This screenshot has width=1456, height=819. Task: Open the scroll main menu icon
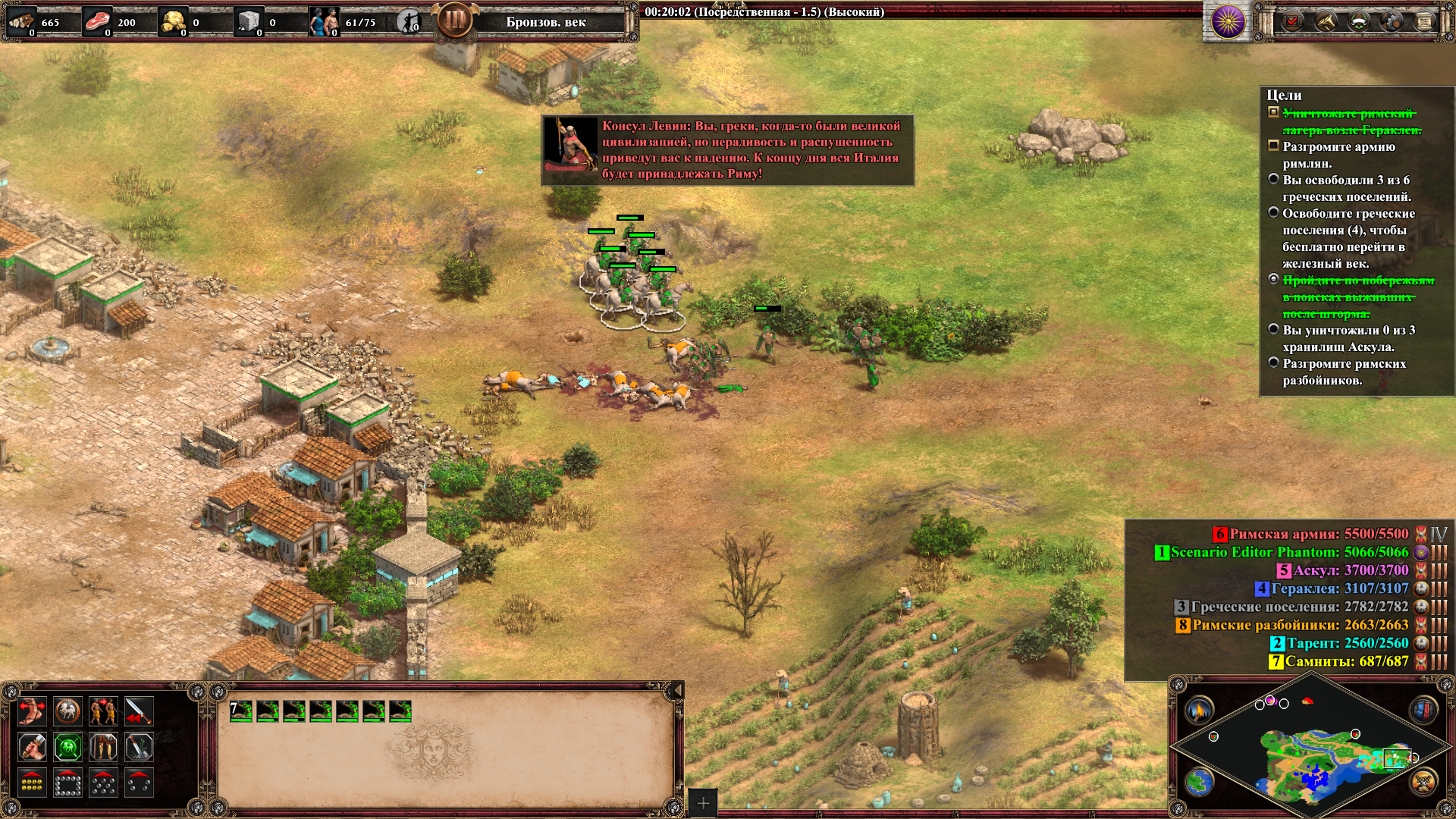(x=1424, y=21)
